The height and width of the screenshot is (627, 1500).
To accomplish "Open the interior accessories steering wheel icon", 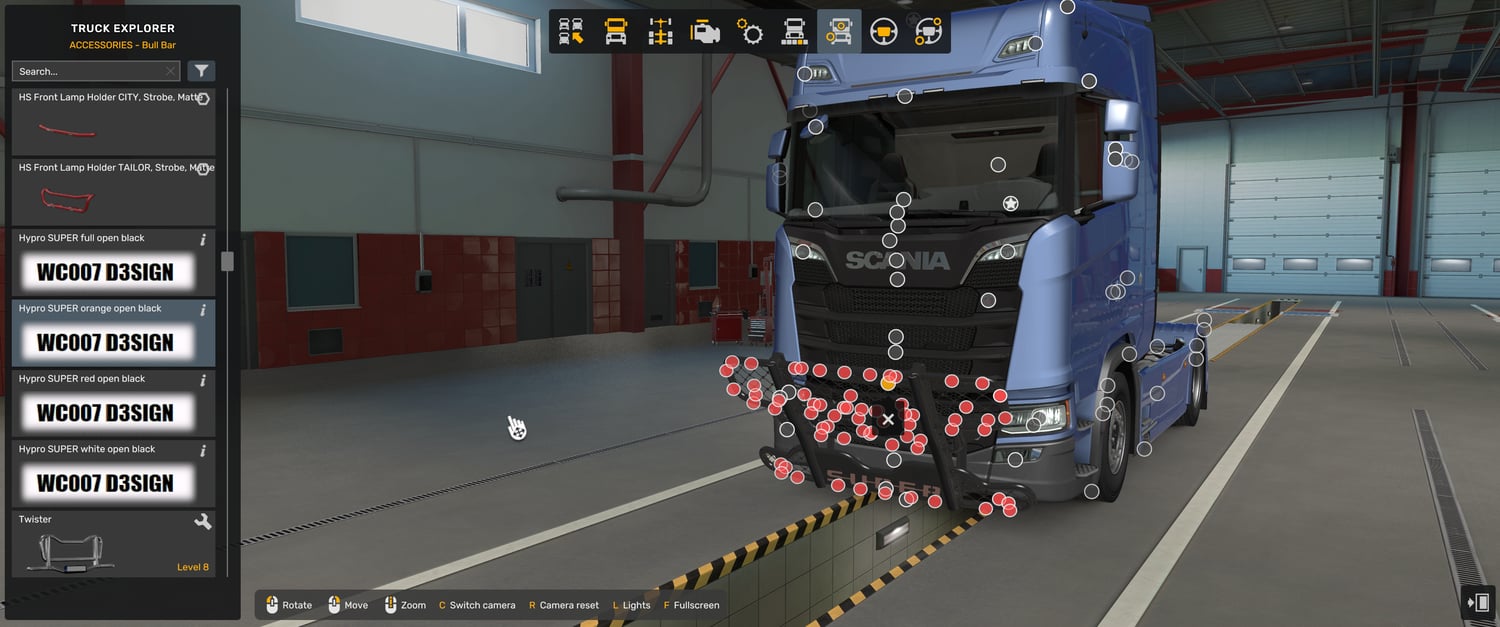I will 928,32.
